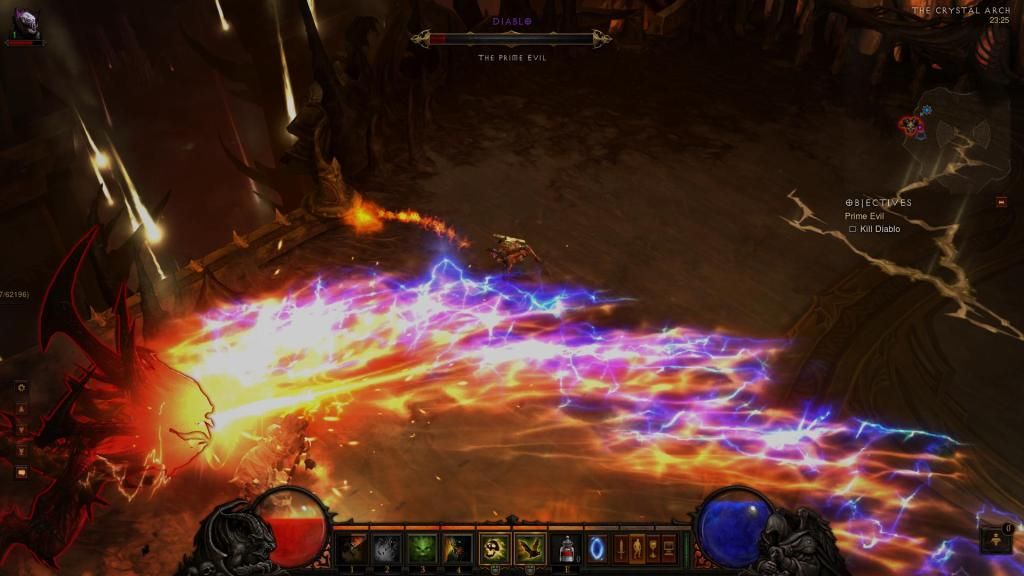Trigger the green demon face skill
This screenshot has height=576, width=1024.
[x=421, y=548]
